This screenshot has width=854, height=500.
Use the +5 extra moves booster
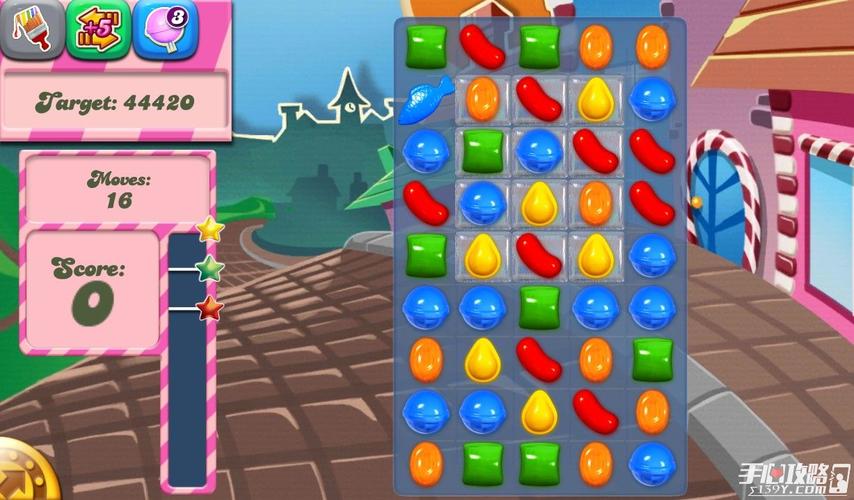coord(98,28)
